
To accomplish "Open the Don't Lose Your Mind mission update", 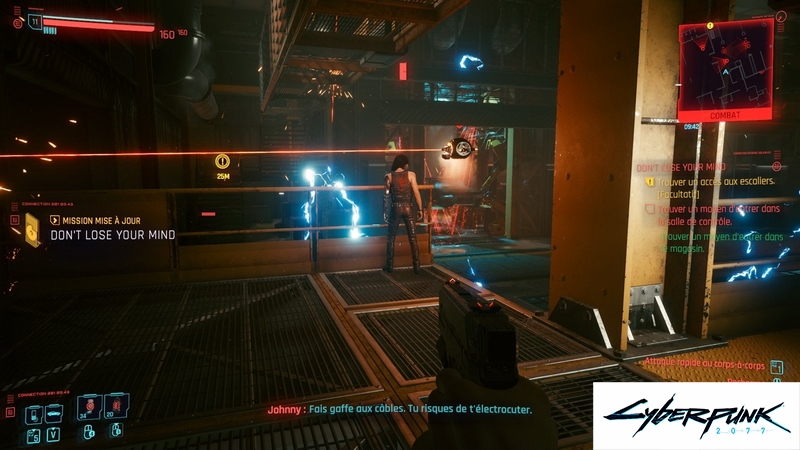I will pyautogui.click(x=112, y=235).
